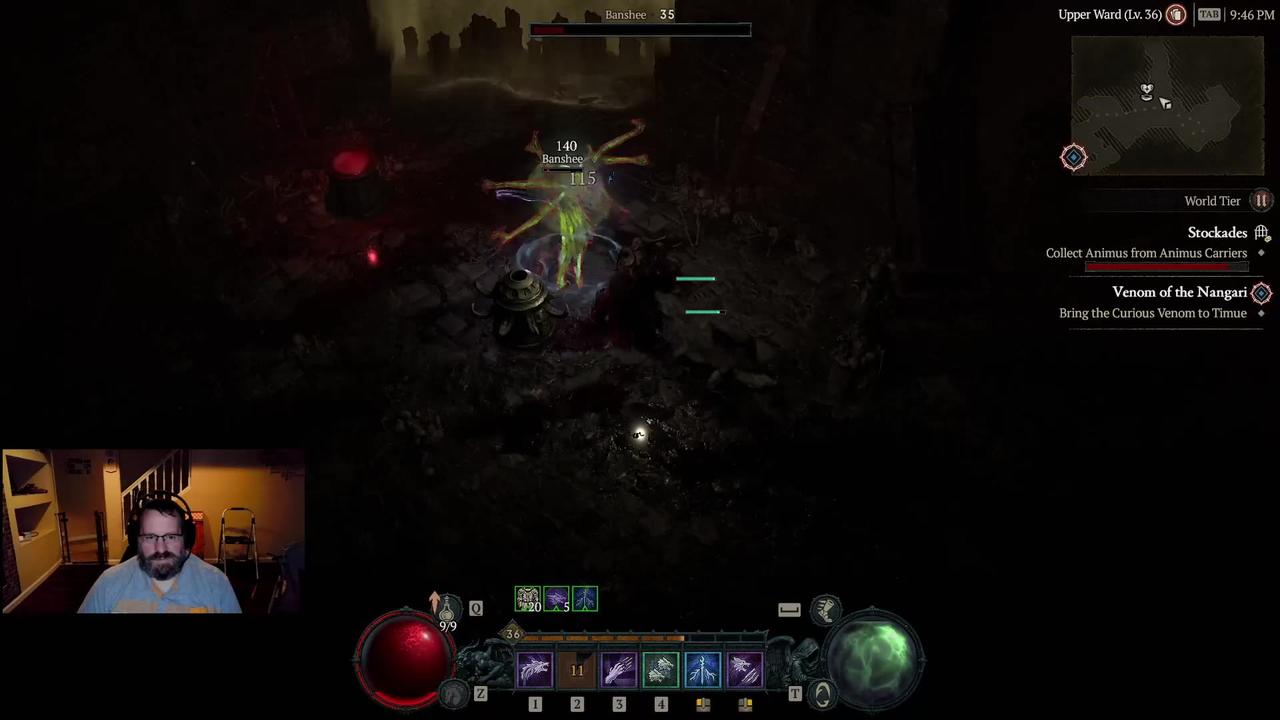Click the wolf buff icon showing 5

(x=556, y=599)
